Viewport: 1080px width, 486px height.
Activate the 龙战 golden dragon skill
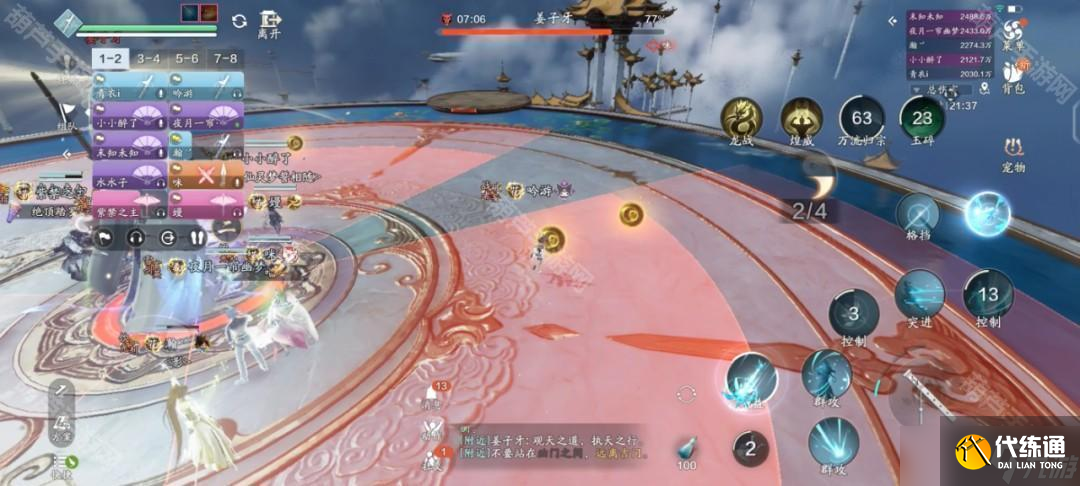point(741,120)
